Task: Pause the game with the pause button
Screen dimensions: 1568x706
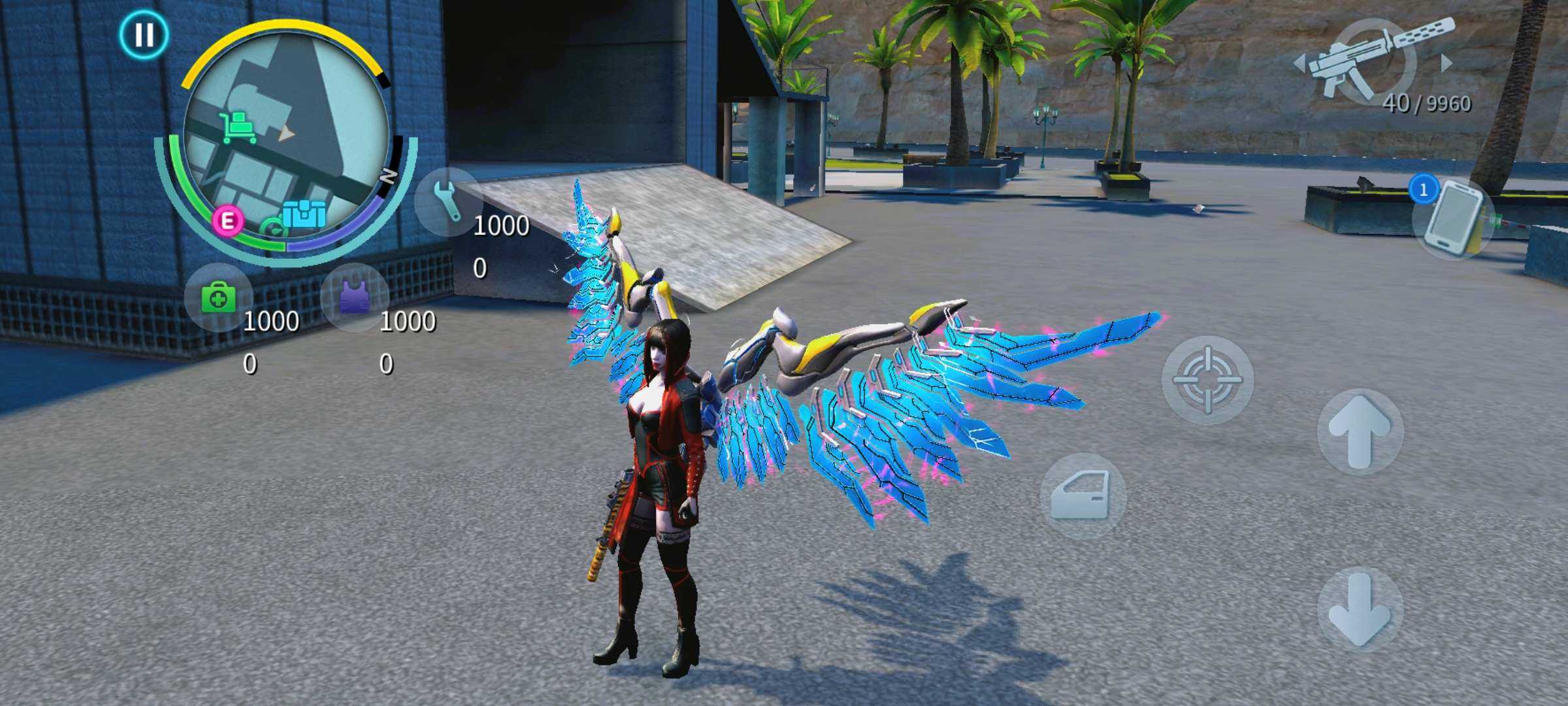Action: [x=144, y=34]
